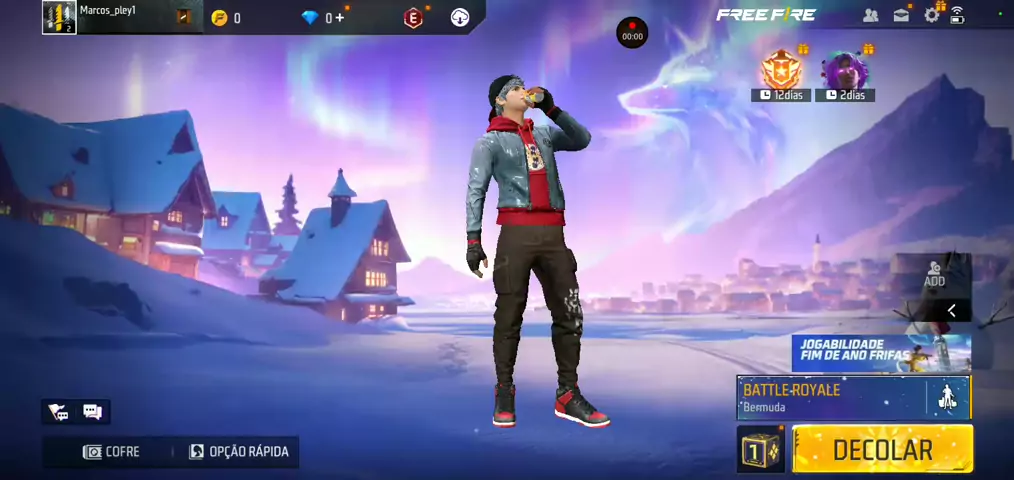Open the gold coin balance
Image resolution: width=1014 pixels, height=480 pixels.
(x=220, y=18)
